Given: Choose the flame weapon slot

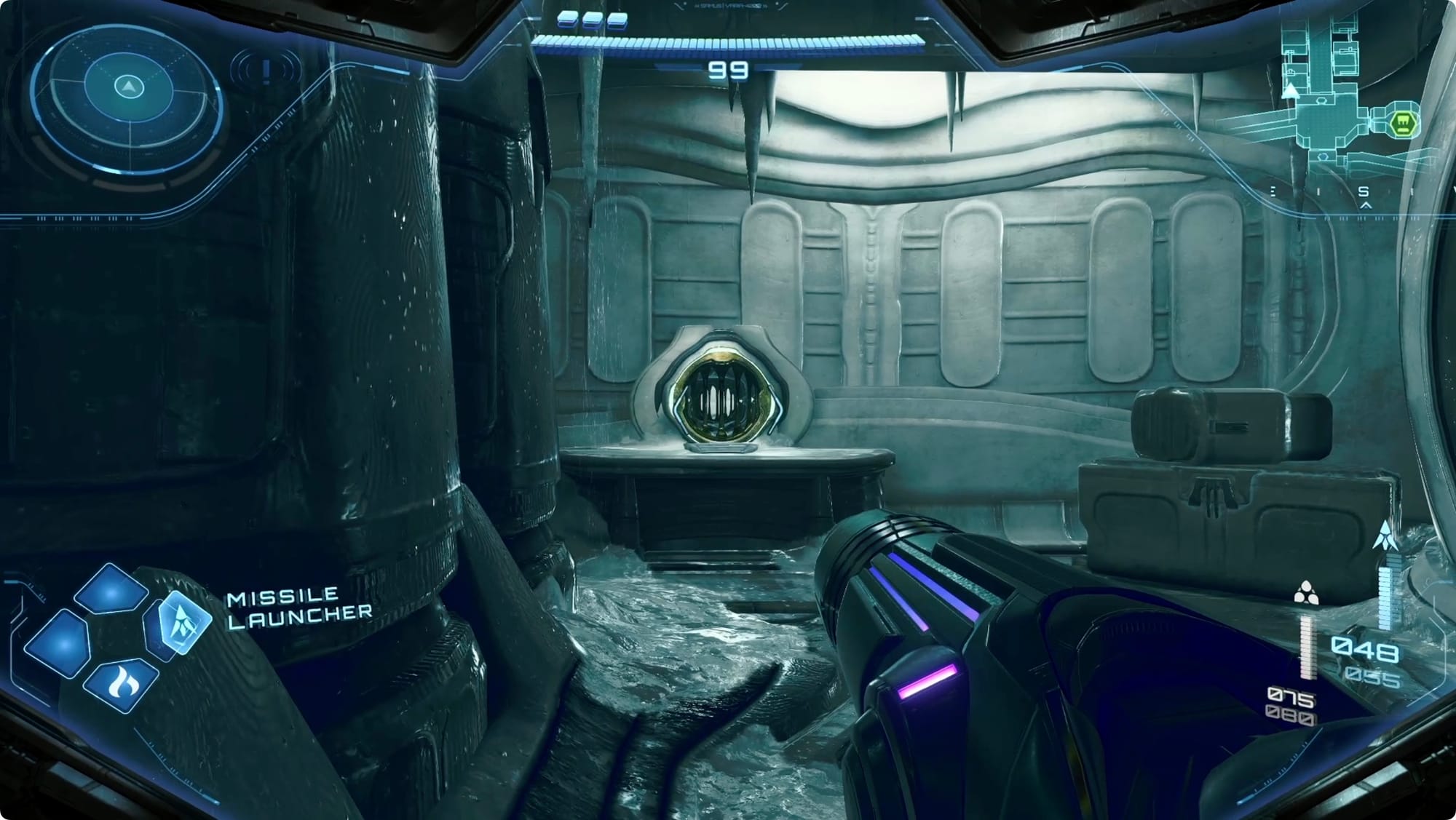Looking at the screenshot, I should (121, 684).
